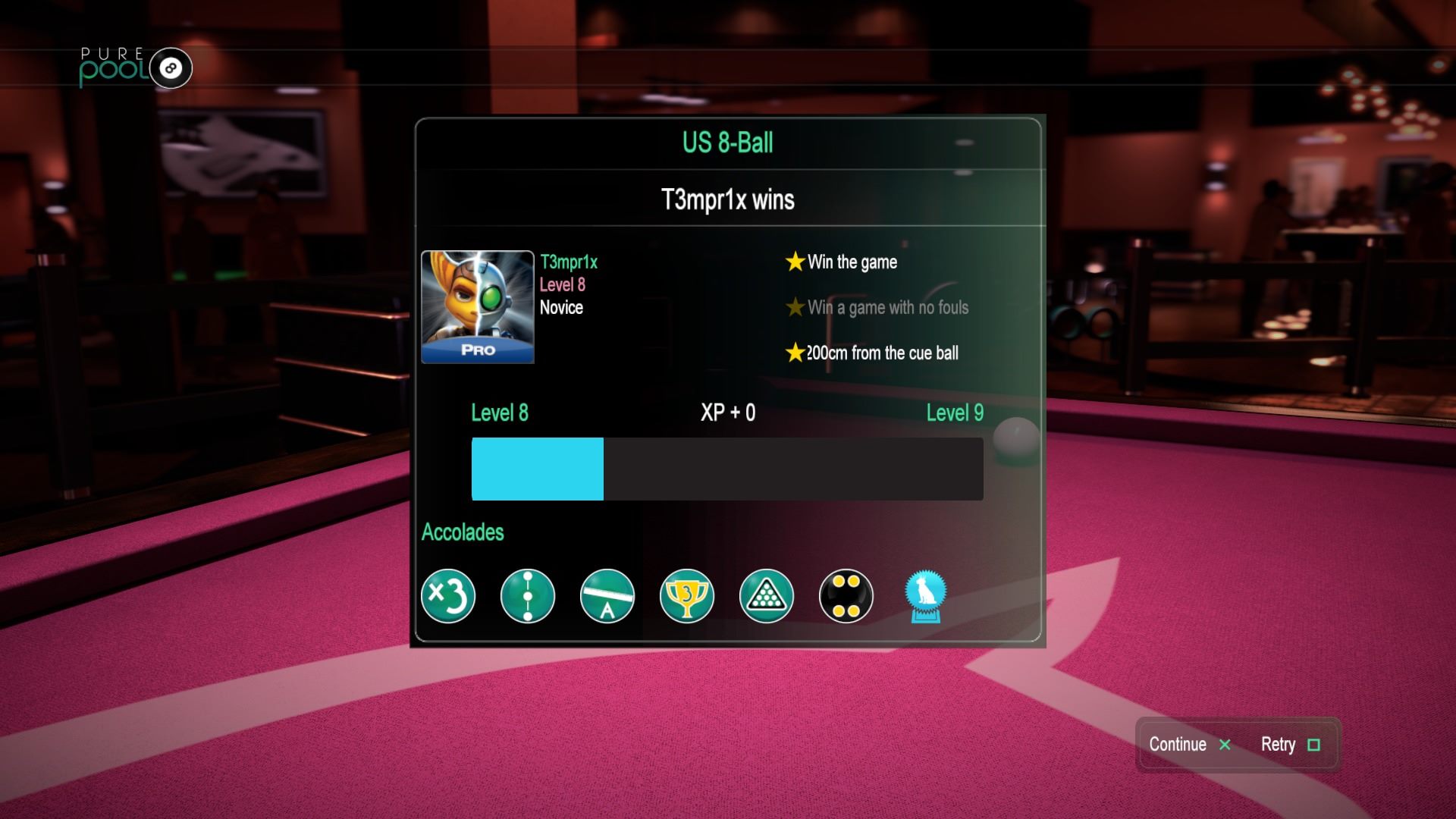Select the black ball with yellow dots accolade
This screenshot has width=1456, height=819.
pyautogui.click(x=846, y=597)
